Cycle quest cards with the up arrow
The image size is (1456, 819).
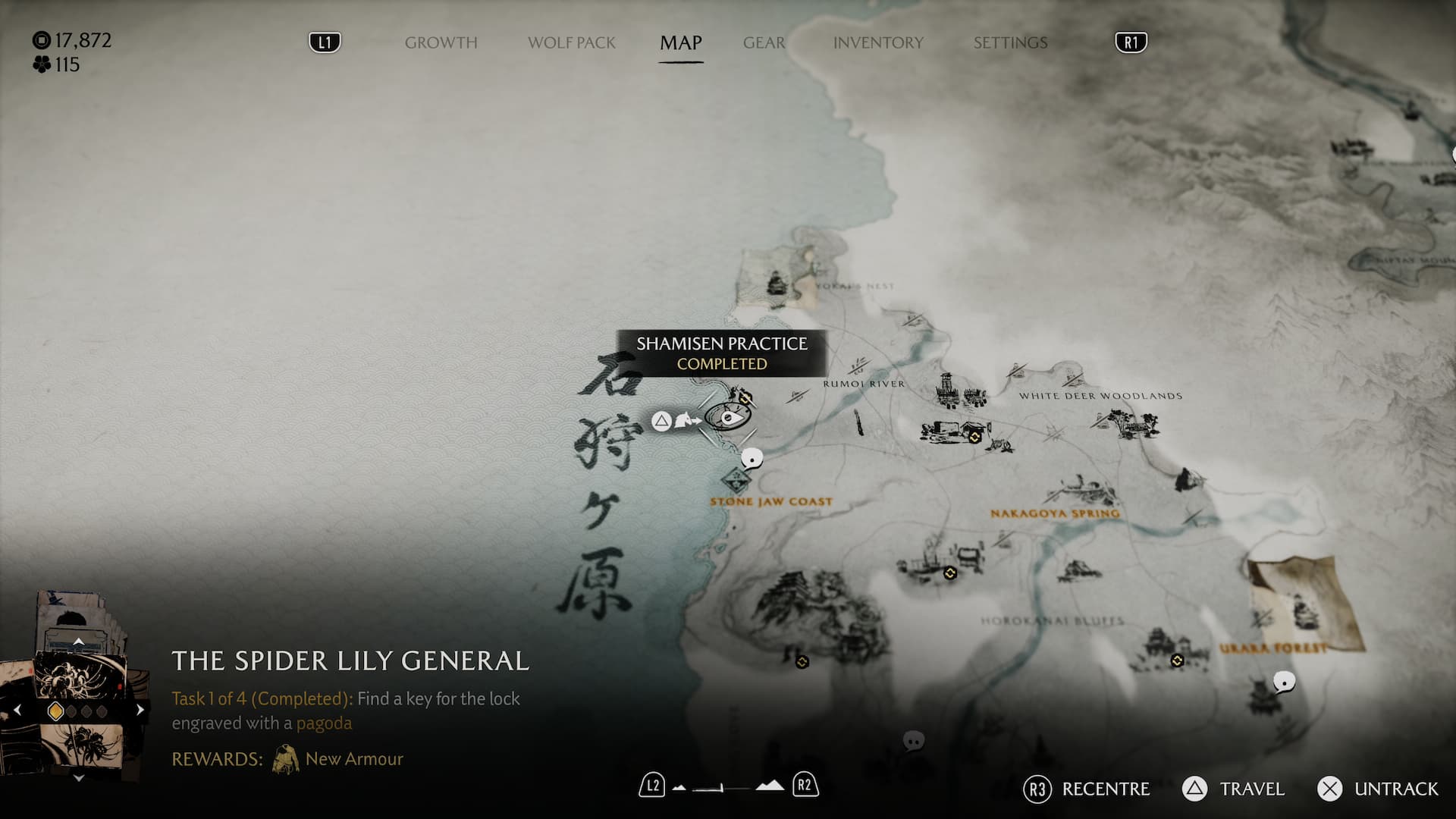tap(78, 642)
